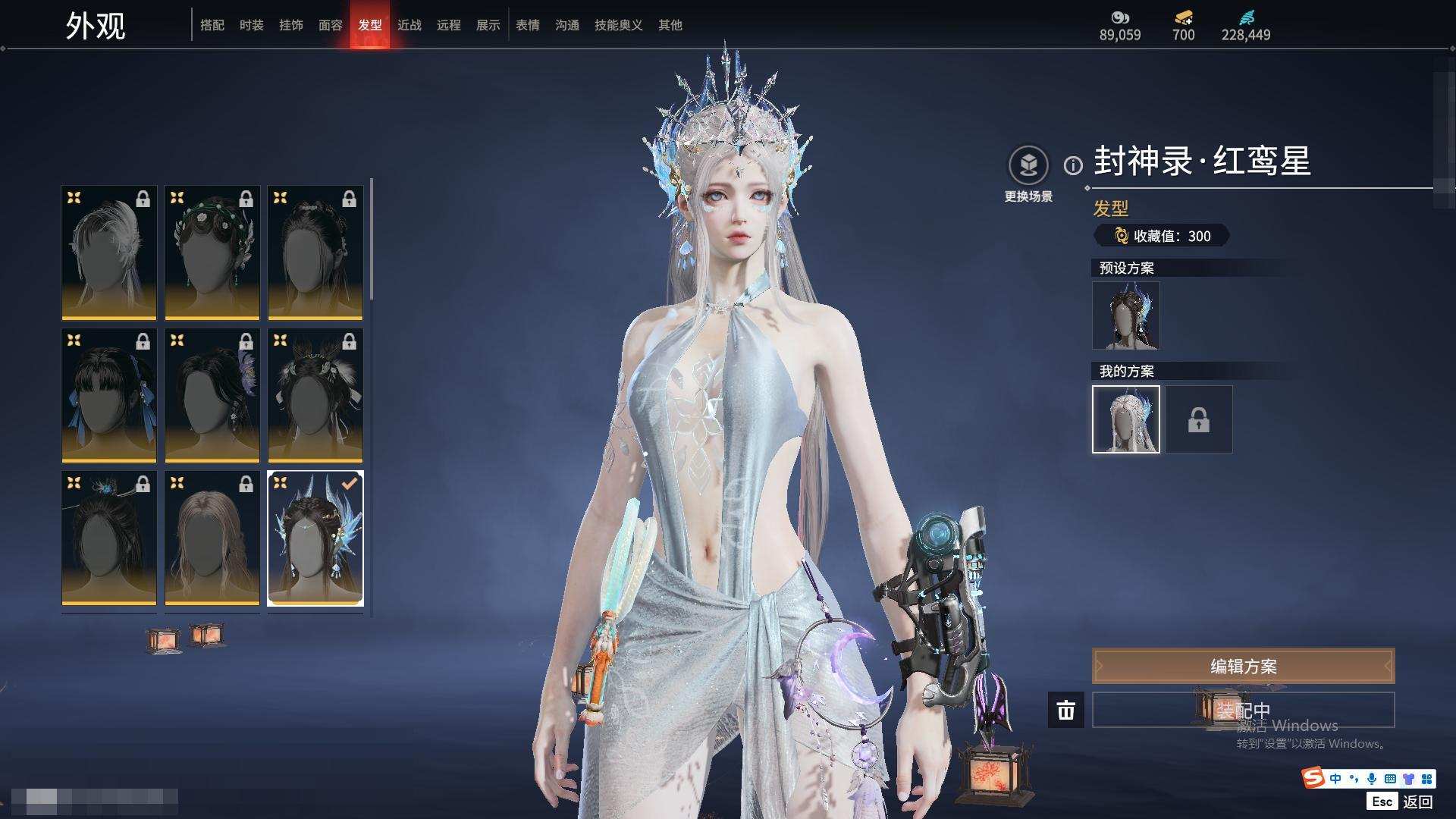Viewport: 1456px width, 819px height.
Task: Switch to the 搭配 tab
Action: point(212,25)
